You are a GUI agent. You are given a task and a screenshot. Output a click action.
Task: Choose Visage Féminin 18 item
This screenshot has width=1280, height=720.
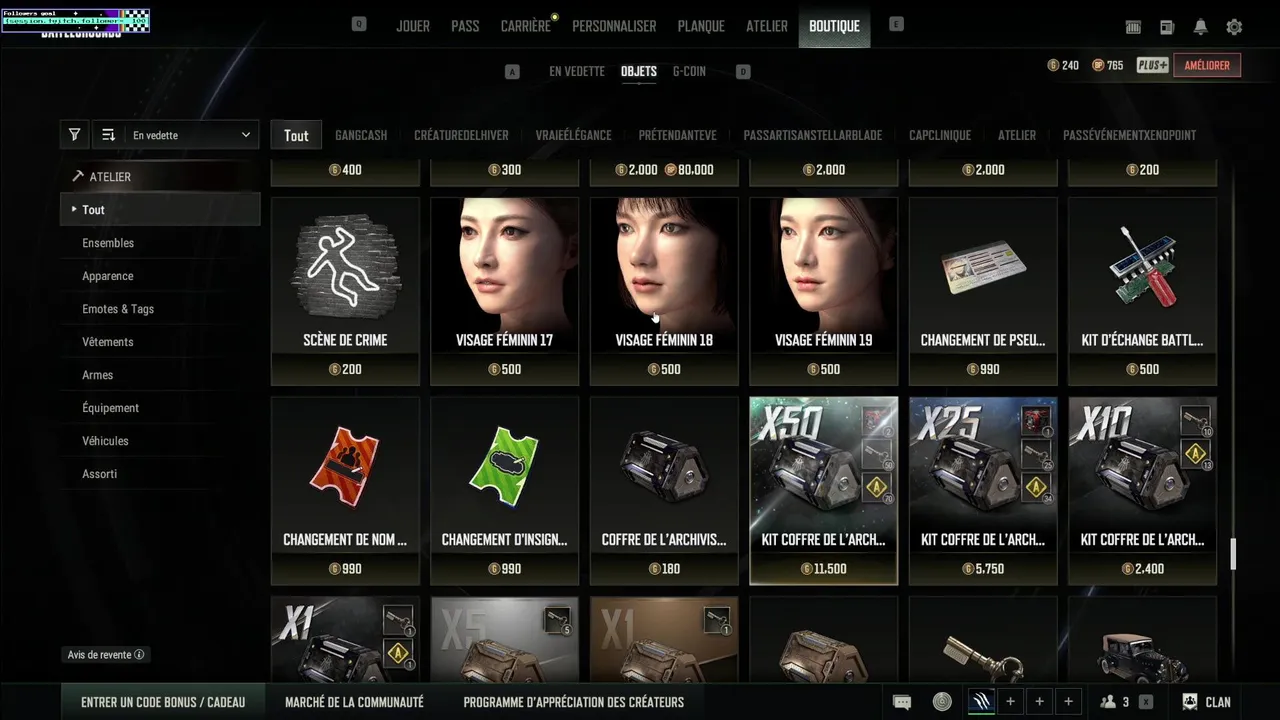tap(664, 290)
